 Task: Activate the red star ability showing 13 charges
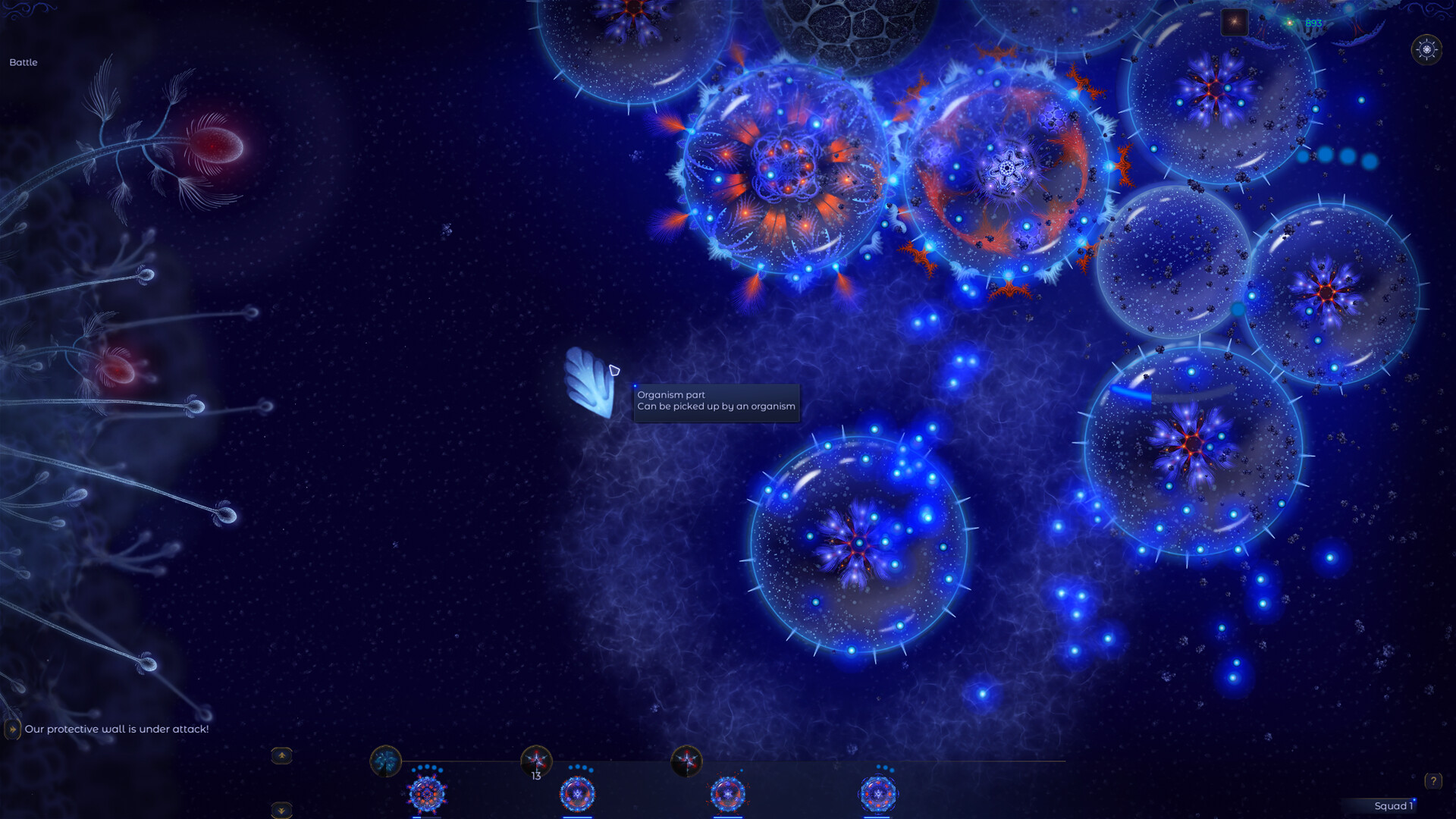click(x=536, y=758)
